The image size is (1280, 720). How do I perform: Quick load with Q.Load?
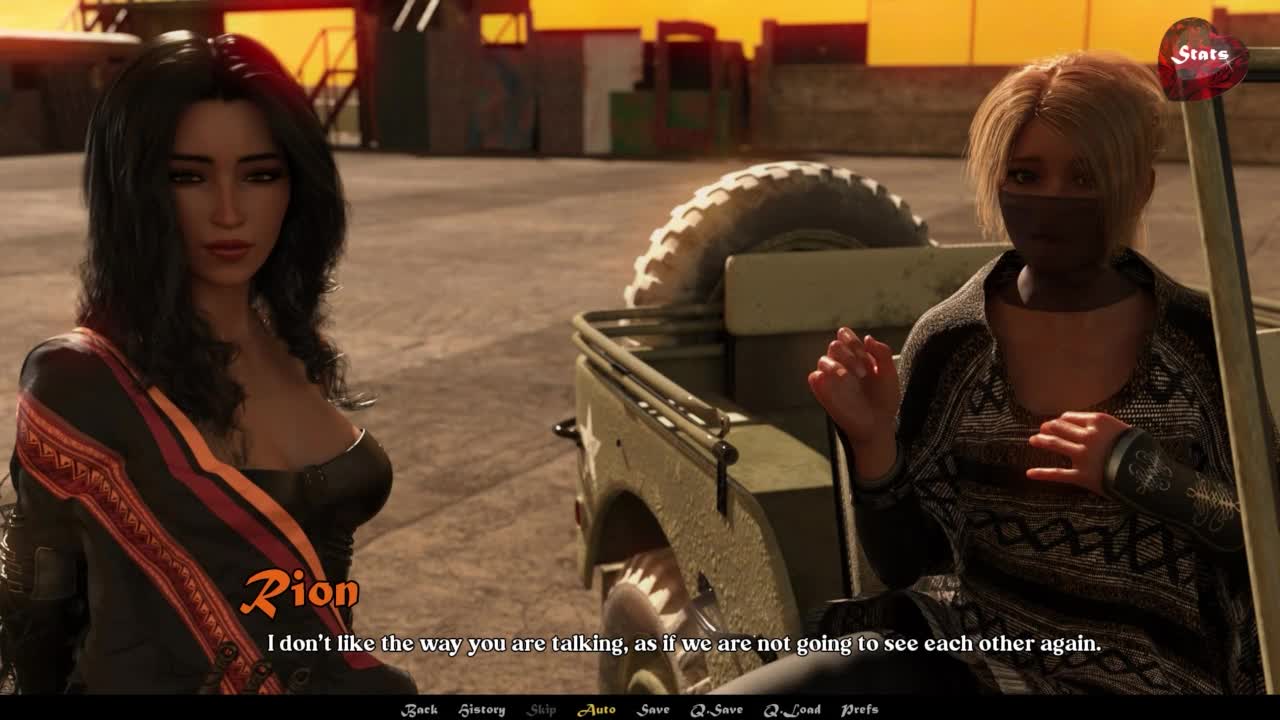click(792, 710)
